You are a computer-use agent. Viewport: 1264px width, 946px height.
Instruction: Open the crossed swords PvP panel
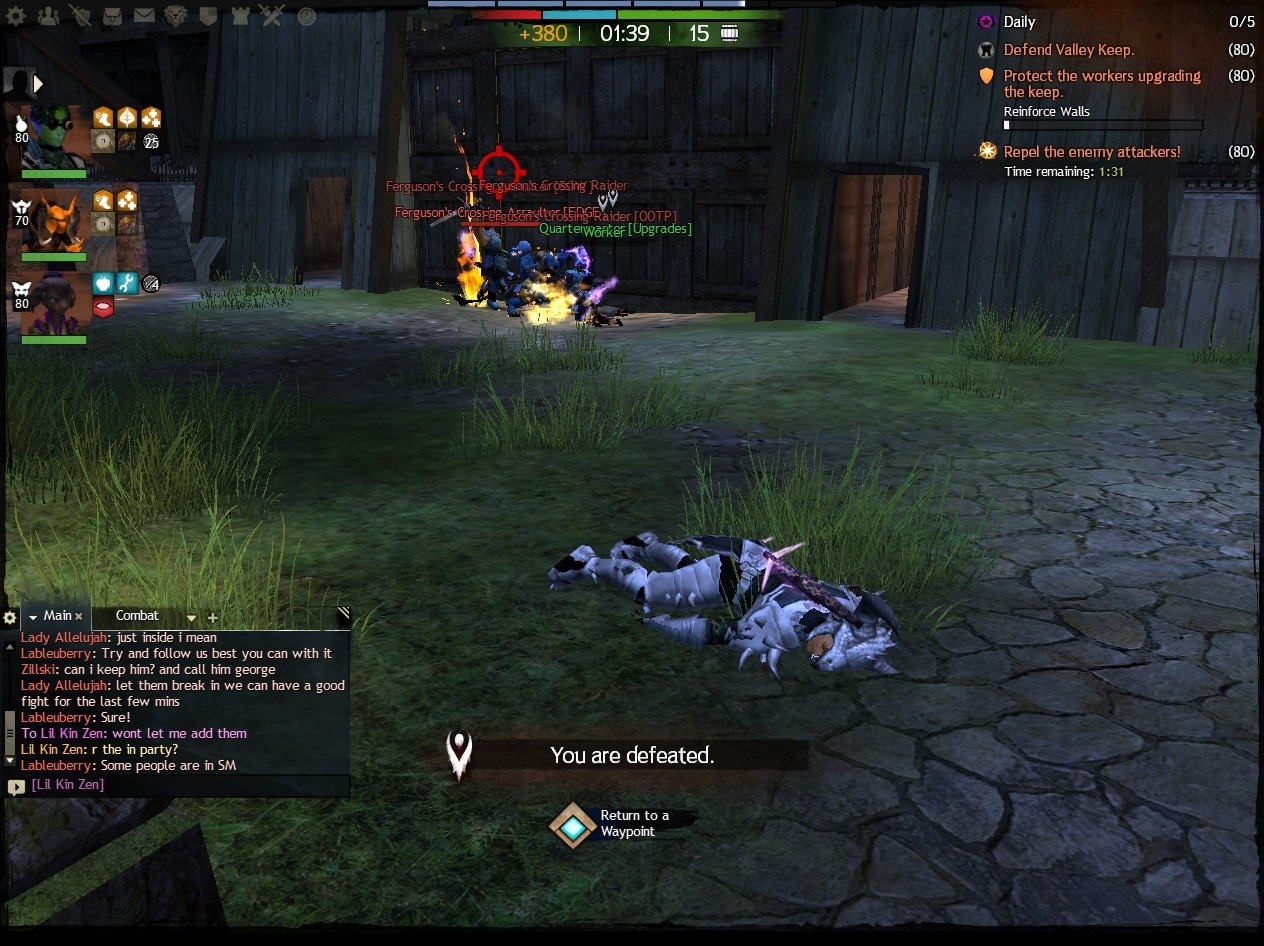click(272, 16)
